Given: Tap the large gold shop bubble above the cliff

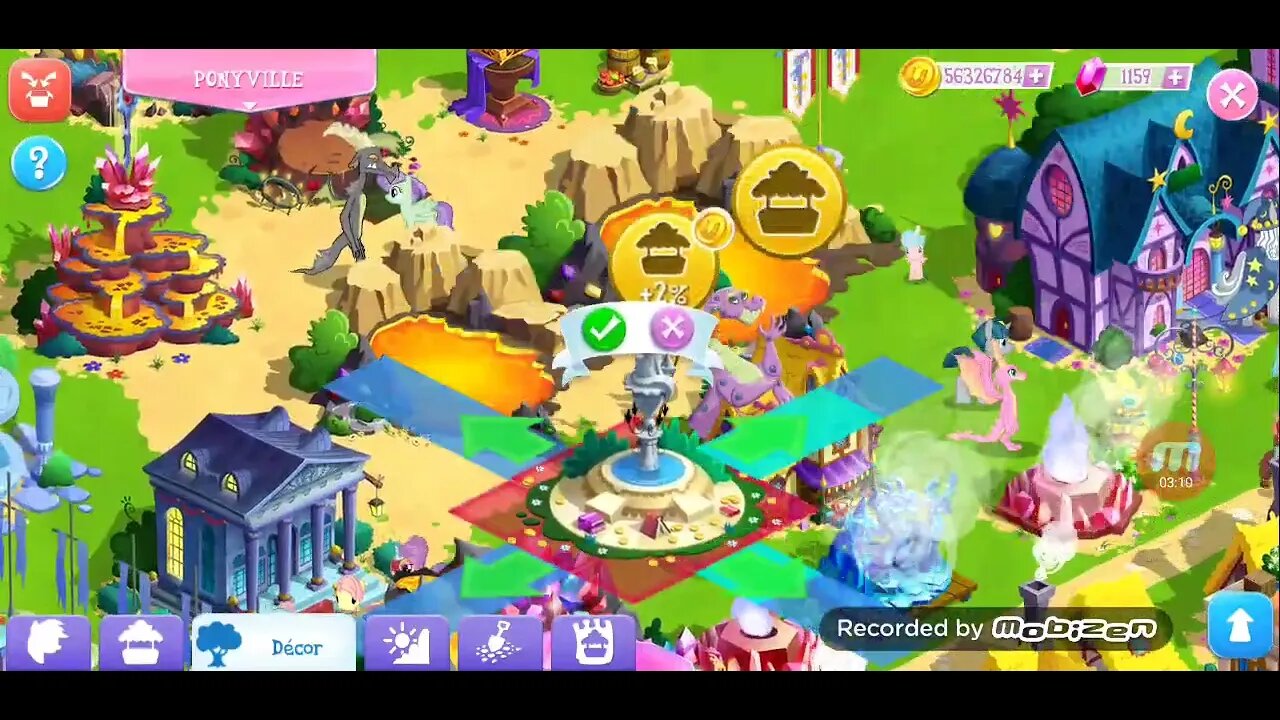Looking at the screenshot, I should (x=789, y=201).
